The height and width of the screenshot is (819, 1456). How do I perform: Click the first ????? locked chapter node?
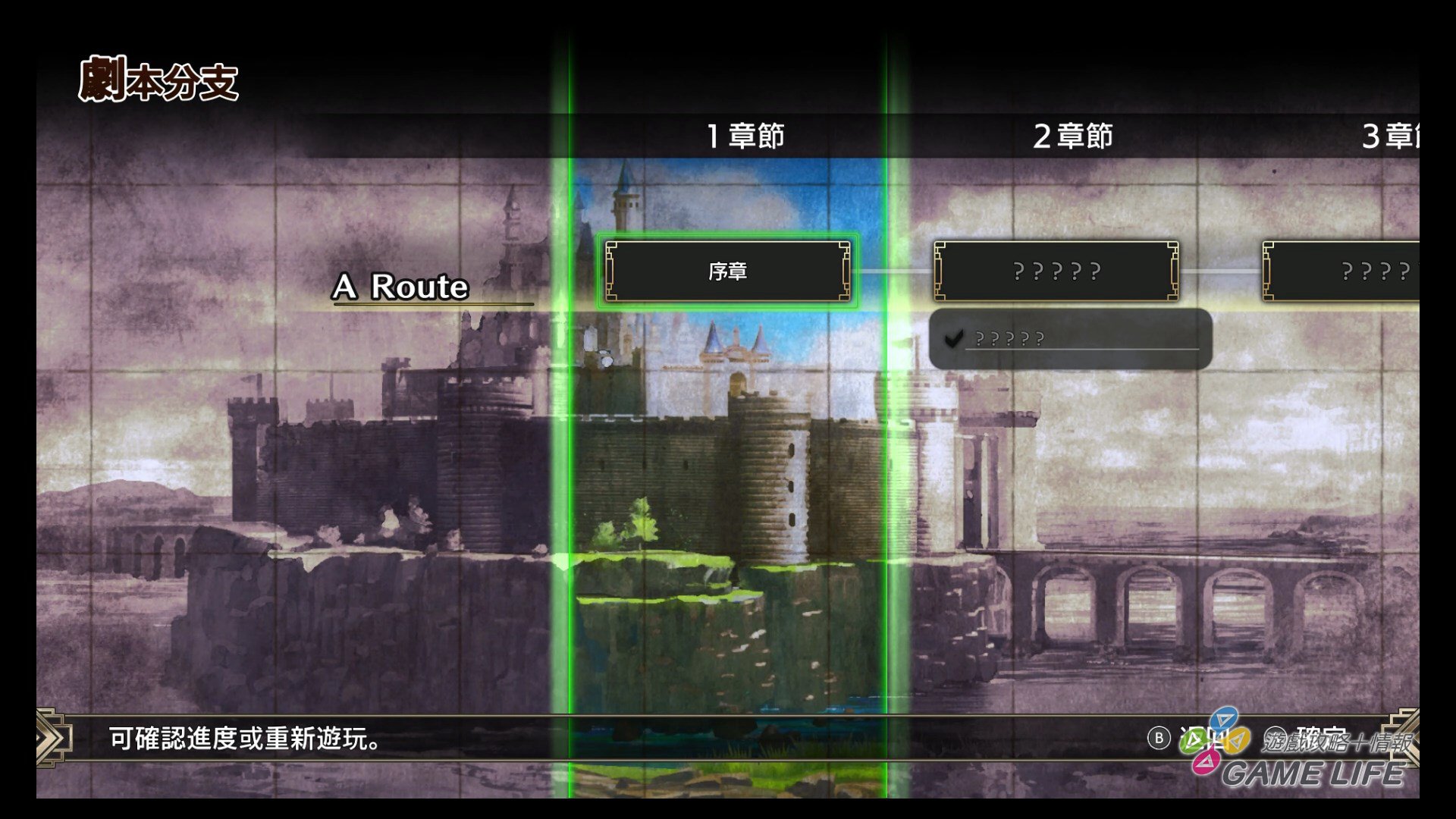click(x=1057, y=271)
